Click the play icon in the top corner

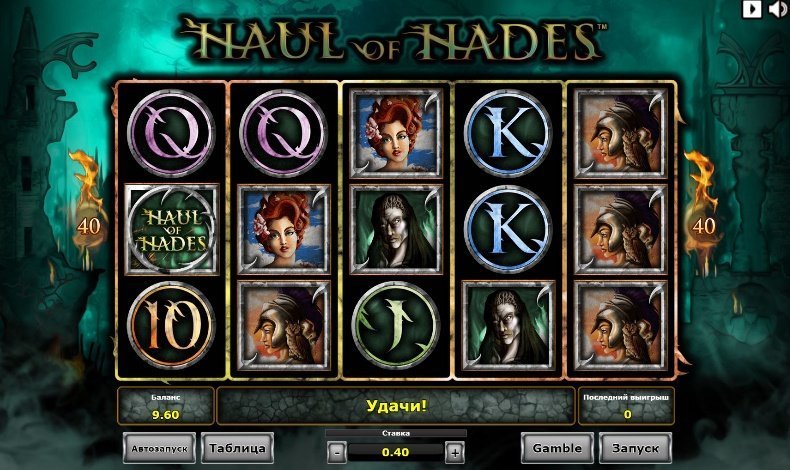(751, 9)
